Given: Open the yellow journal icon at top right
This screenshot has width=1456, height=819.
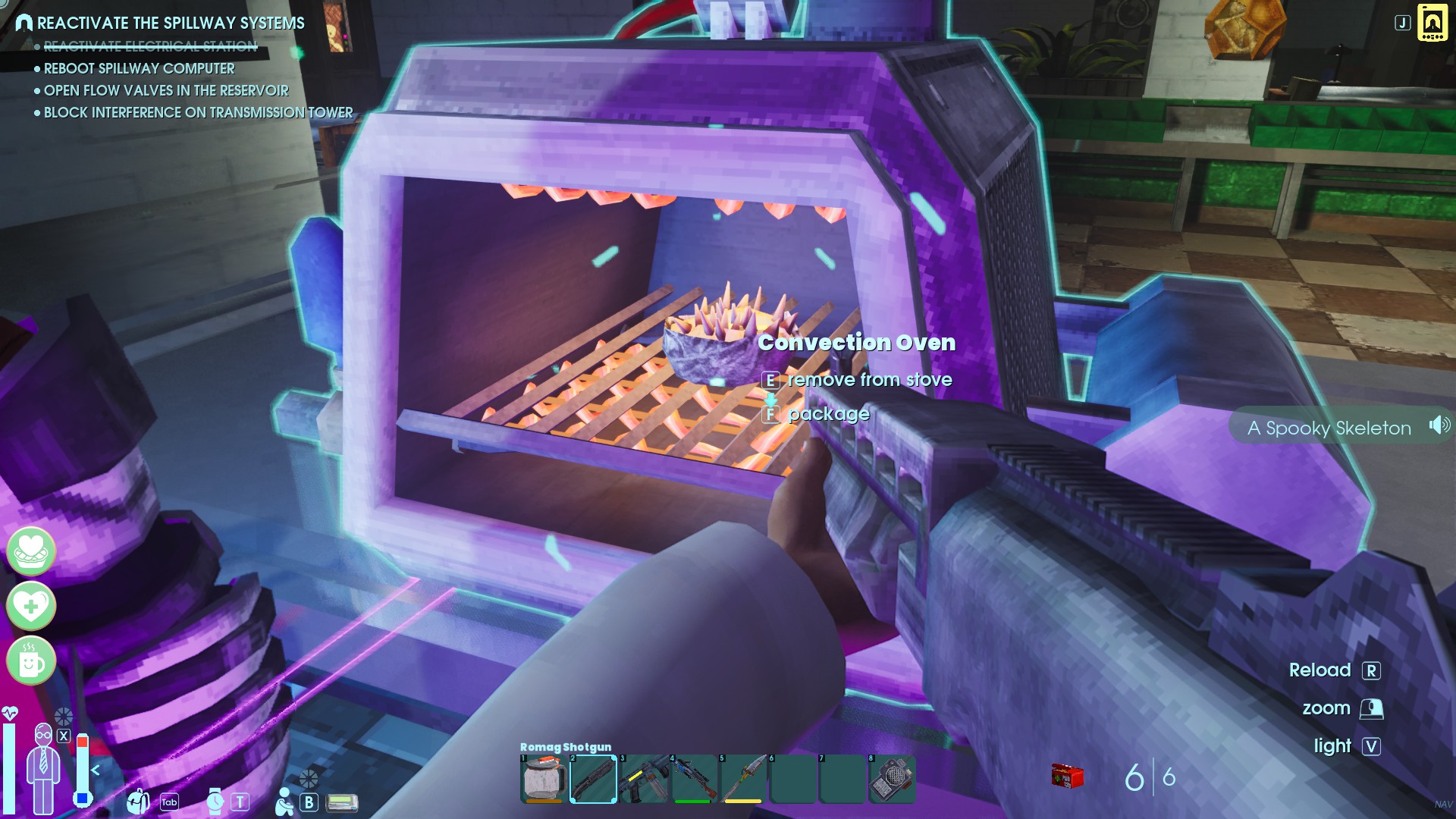Looking at the screenshot, I should point(1432,23).
